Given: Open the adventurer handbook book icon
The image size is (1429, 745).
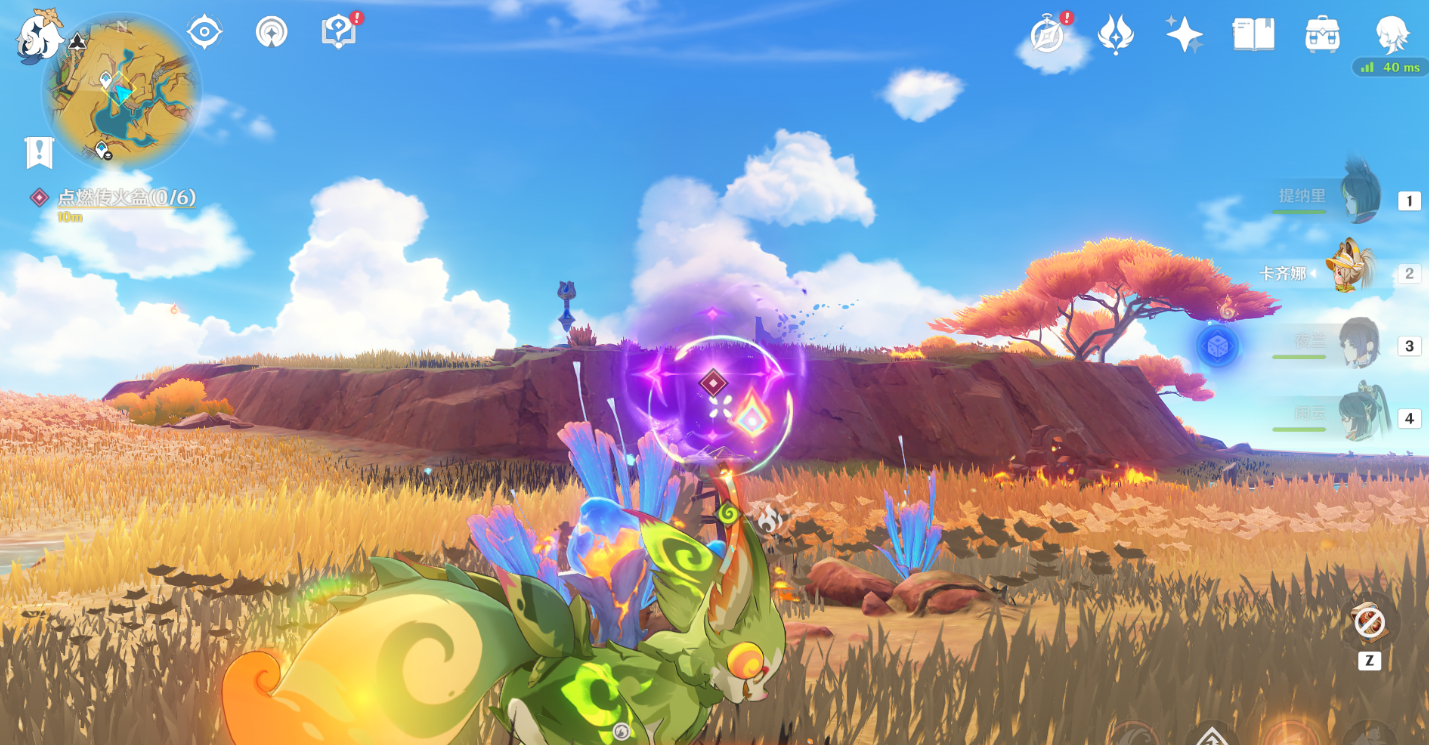Looking at the screenshot, I should point(1253,35).
